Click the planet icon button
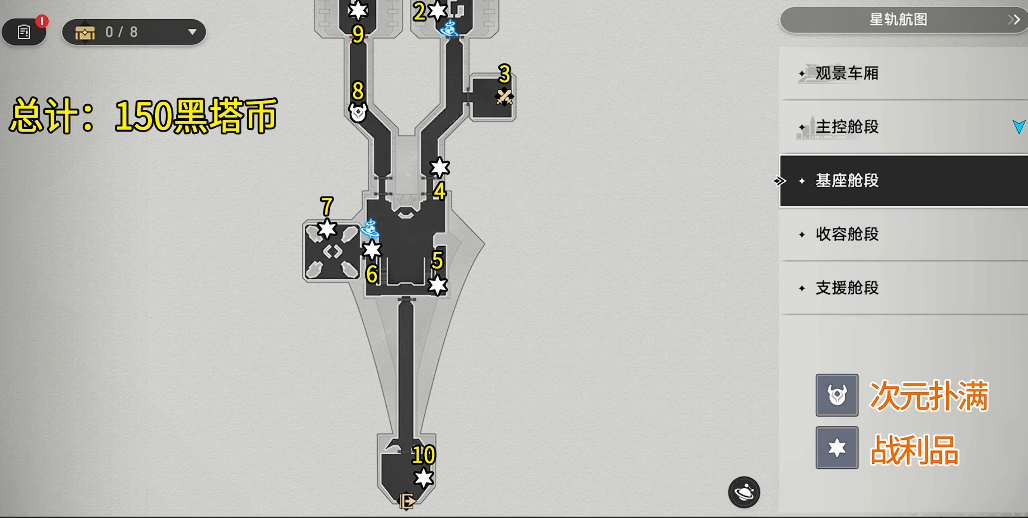 (x=744, y=492)
